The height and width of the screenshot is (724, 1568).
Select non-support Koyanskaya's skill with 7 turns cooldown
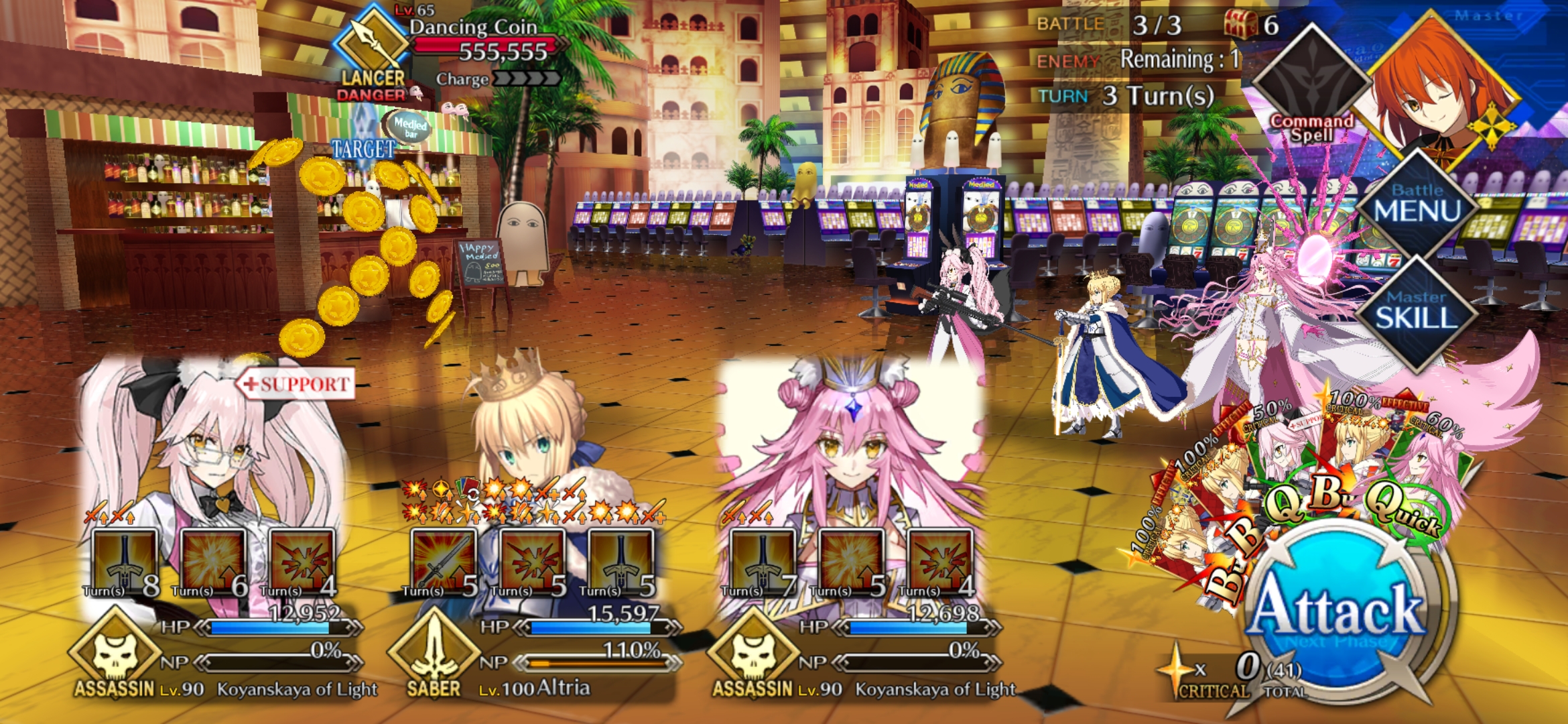tap(763, 563)
